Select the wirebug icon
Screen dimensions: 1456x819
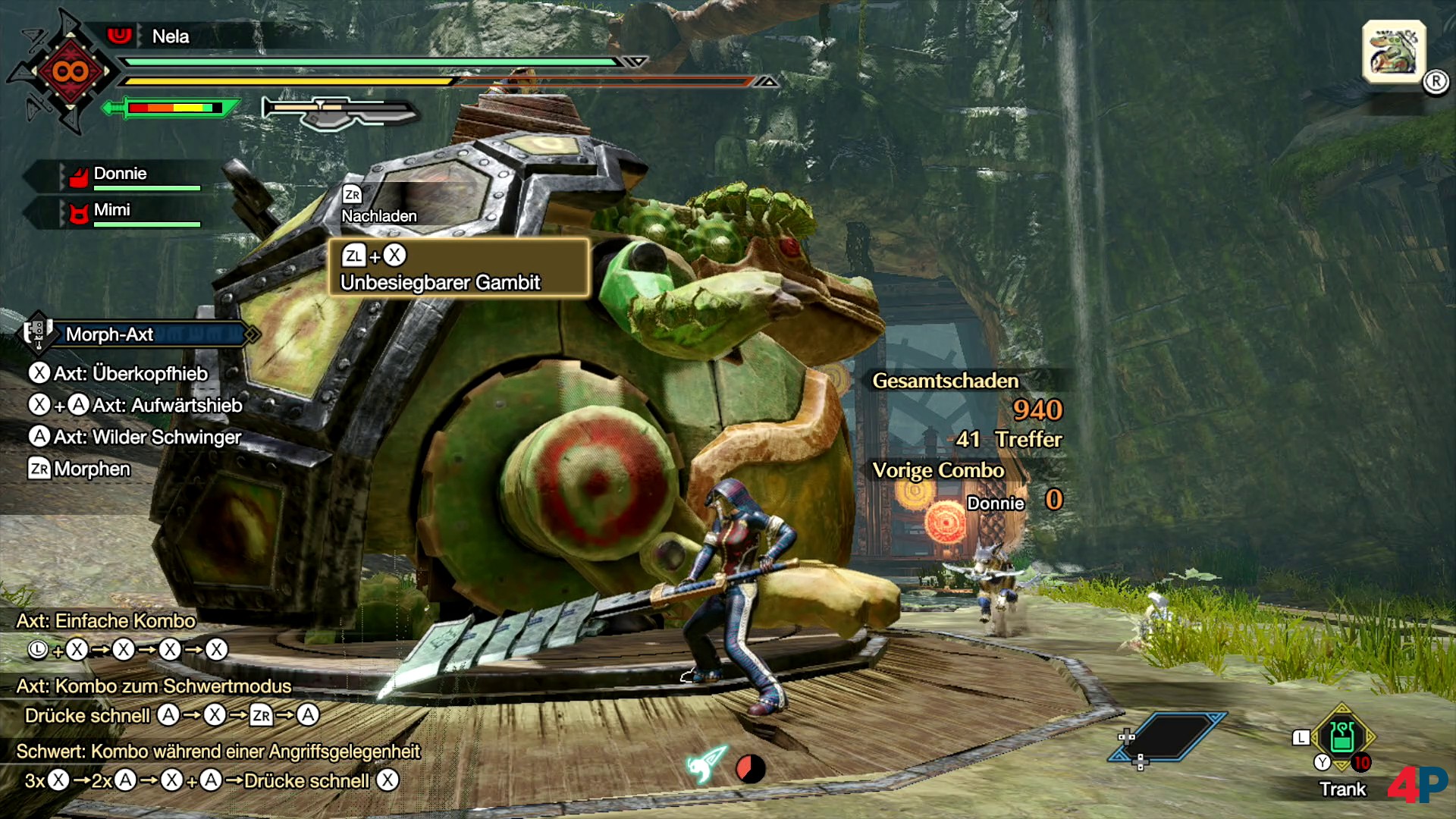(707, 764)
